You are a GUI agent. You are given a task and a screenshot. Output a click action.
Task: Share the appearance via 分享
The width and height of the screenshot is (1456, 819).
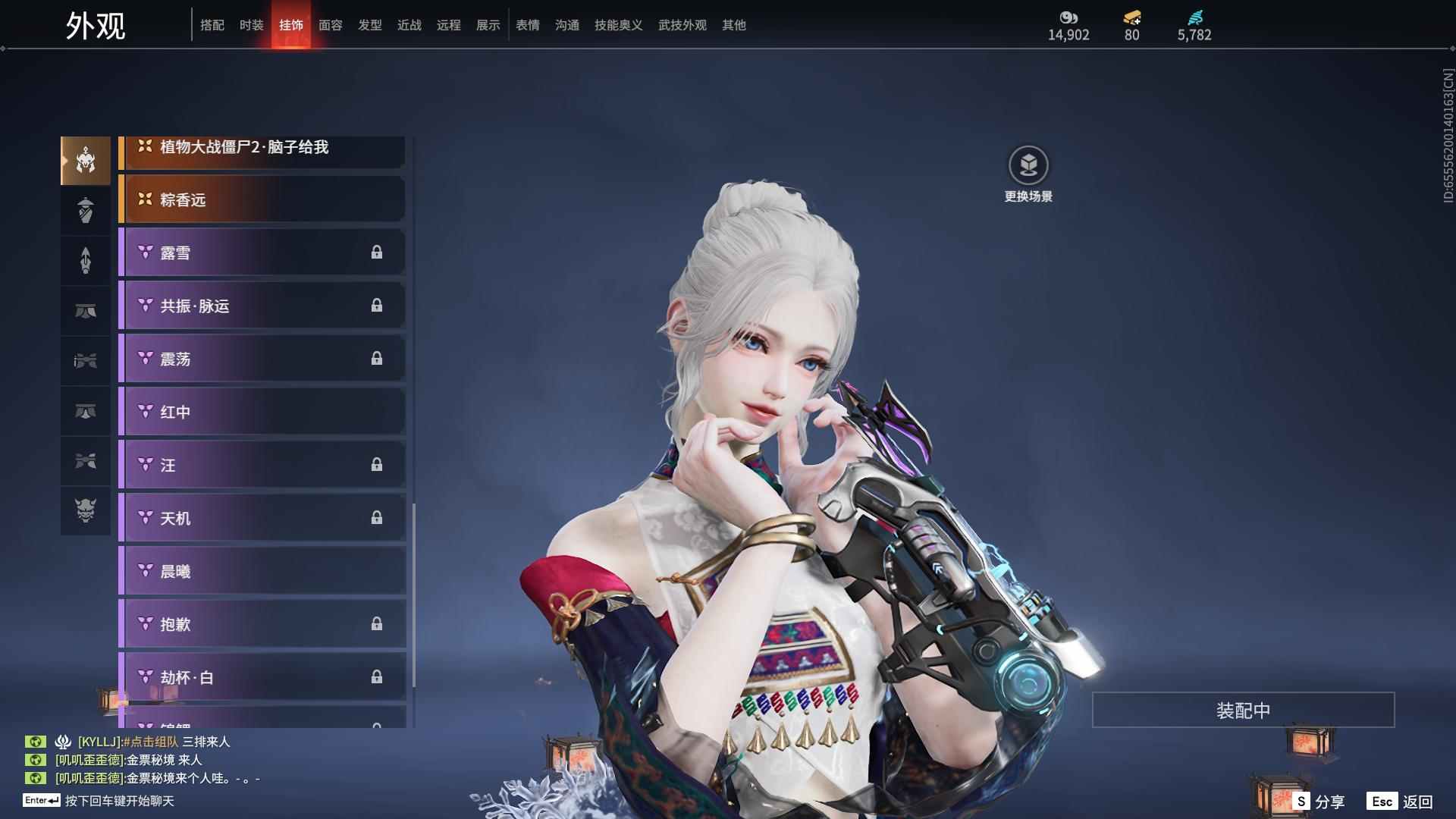point(1319,801)
